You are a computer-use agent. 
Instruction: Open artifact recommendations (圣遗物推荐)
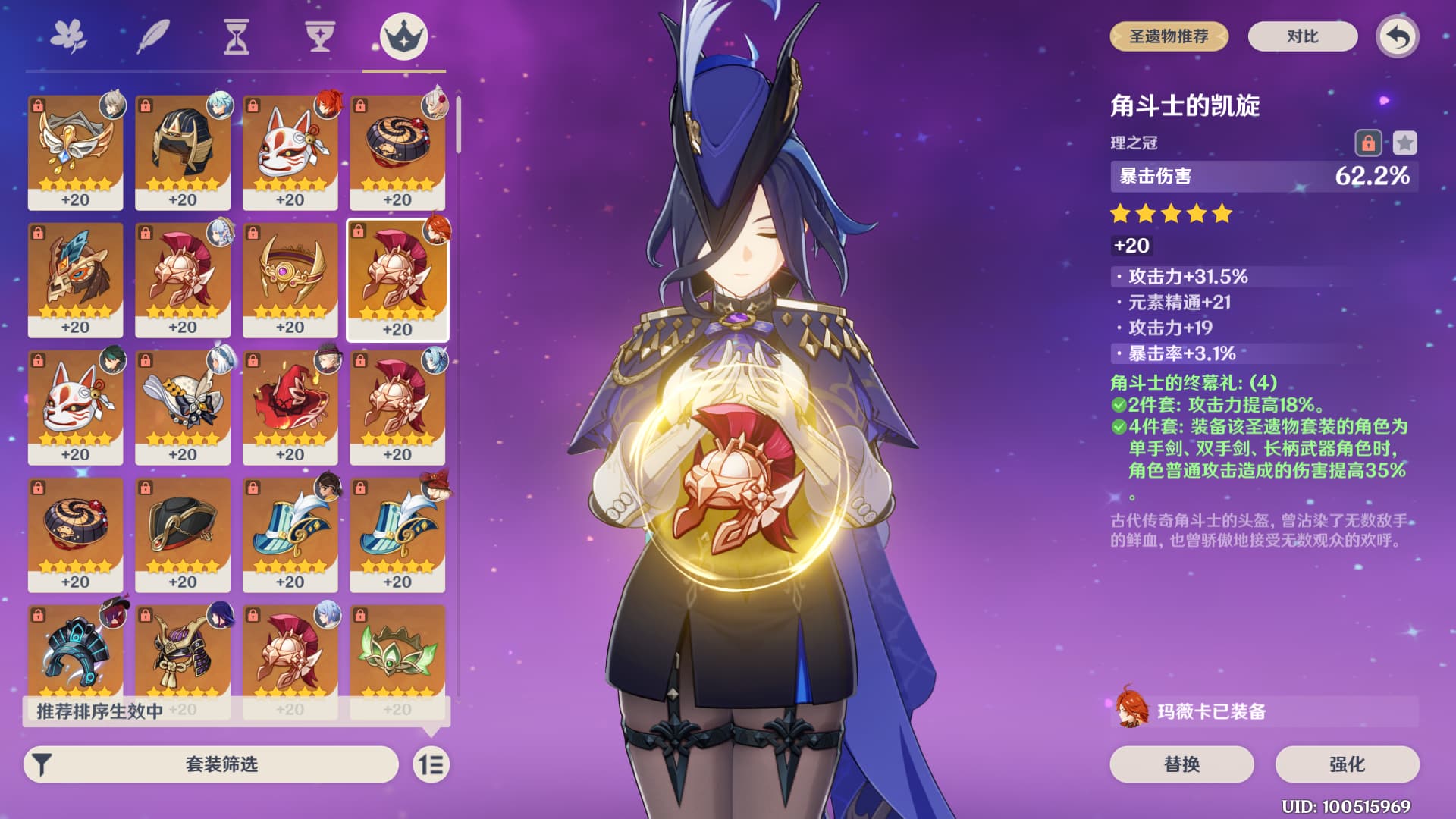click(x=1169, y=36)
